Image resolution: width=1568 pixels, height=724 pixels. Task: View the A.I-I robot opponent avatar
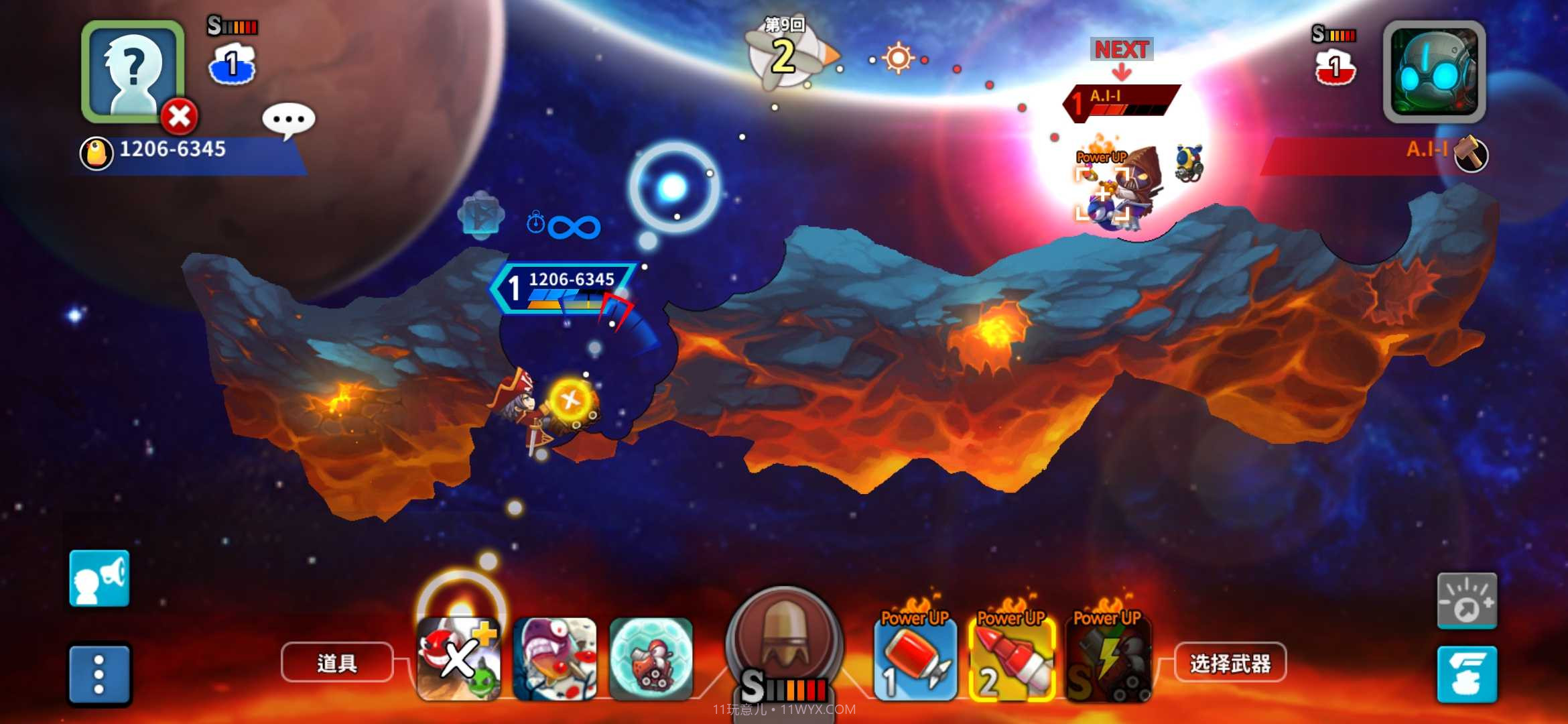point(1434,70)
